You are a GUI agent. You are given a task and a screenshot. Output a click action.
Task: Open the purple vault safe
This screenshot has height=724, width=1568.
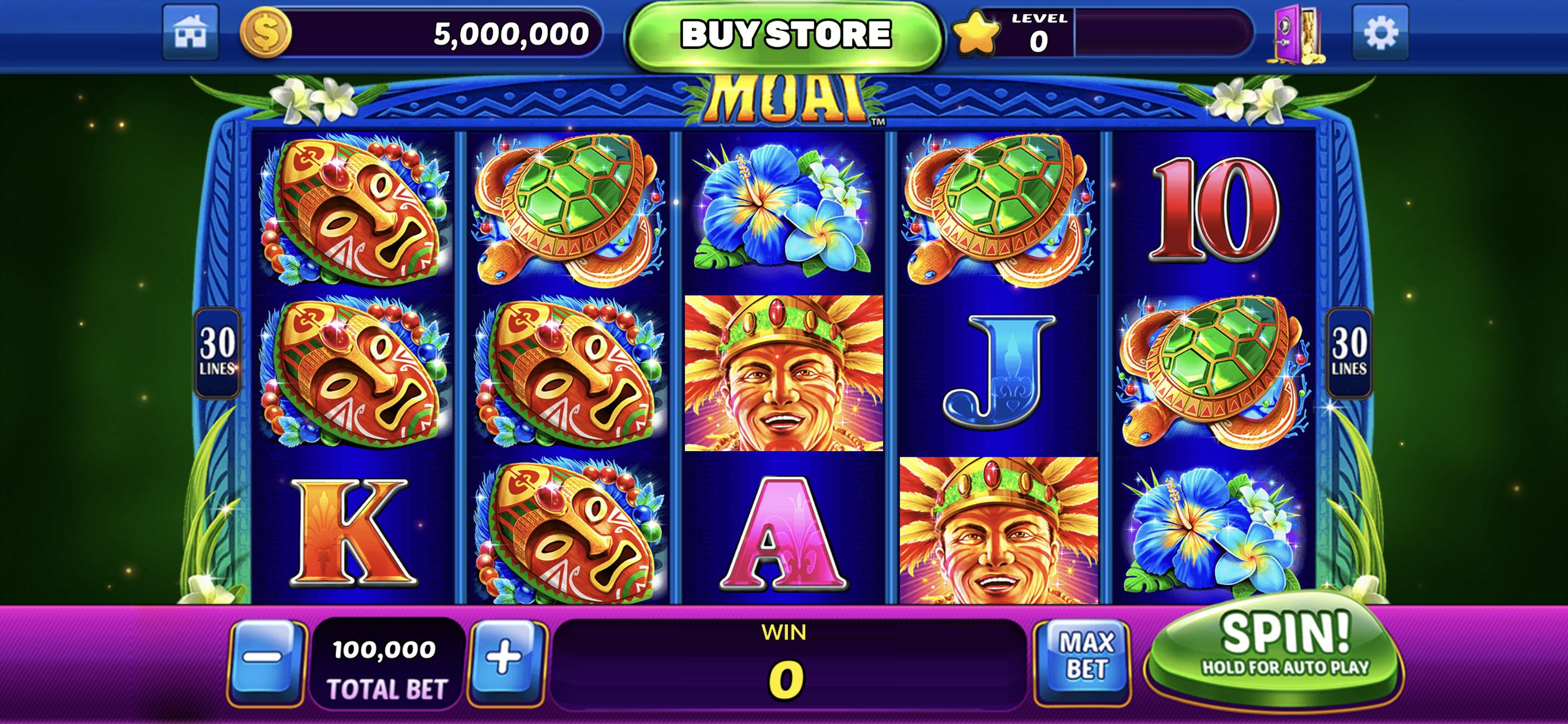point(1297,34)
